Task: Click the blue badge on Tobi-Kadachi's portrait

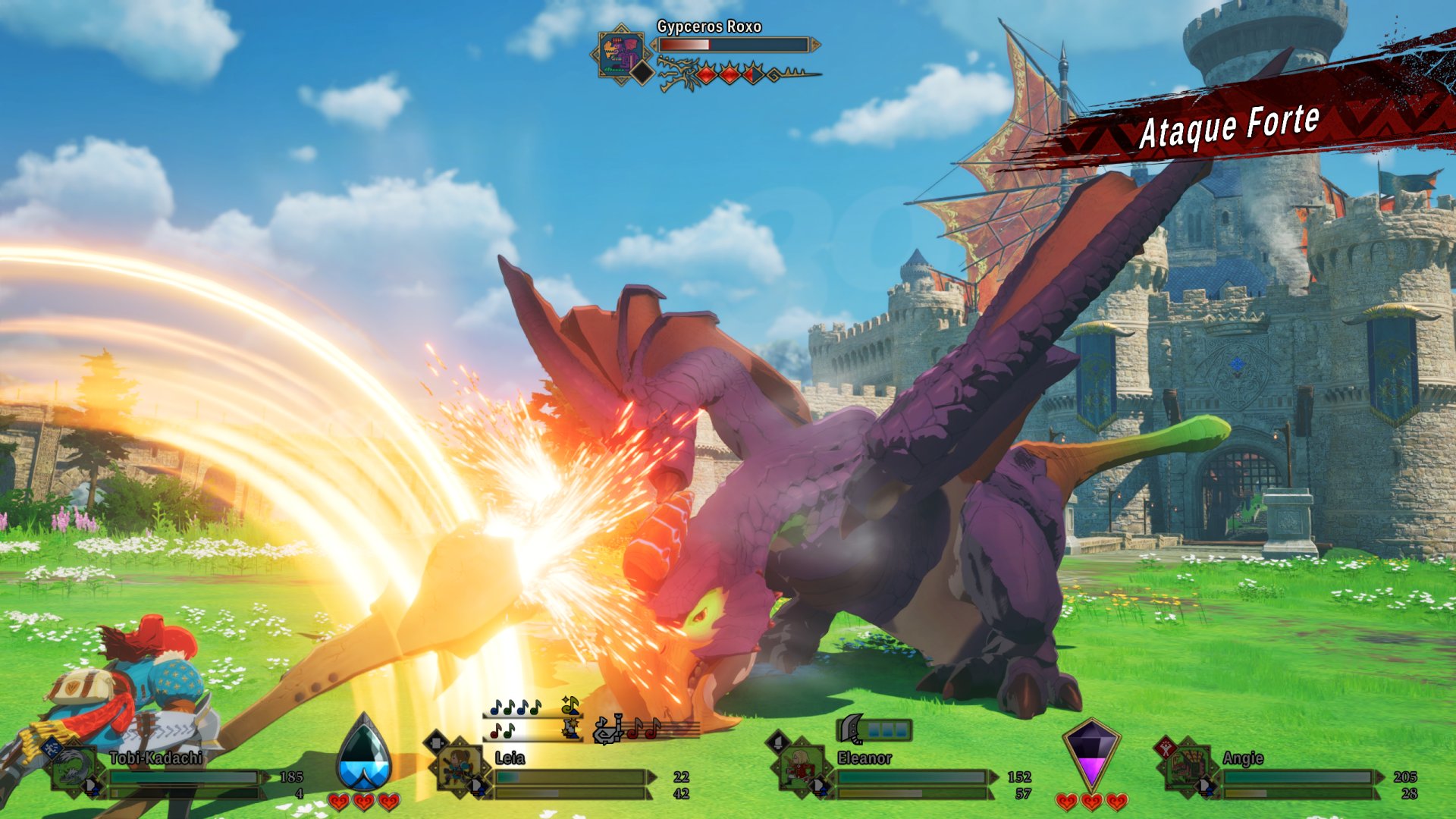Action: coord(50,748)
